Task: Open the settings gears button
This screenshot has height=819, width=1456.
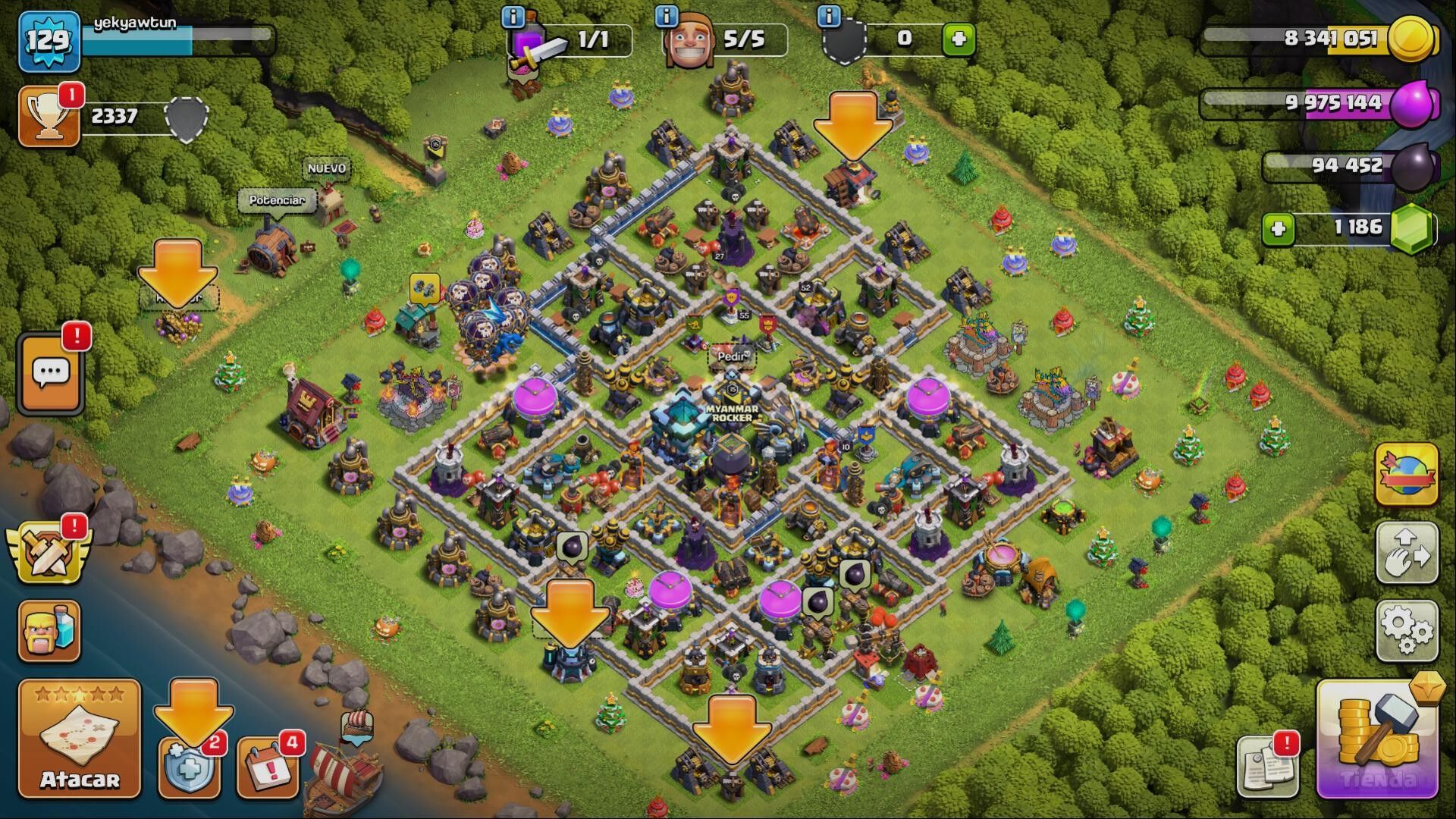Action: click(x=1407, y=629)
